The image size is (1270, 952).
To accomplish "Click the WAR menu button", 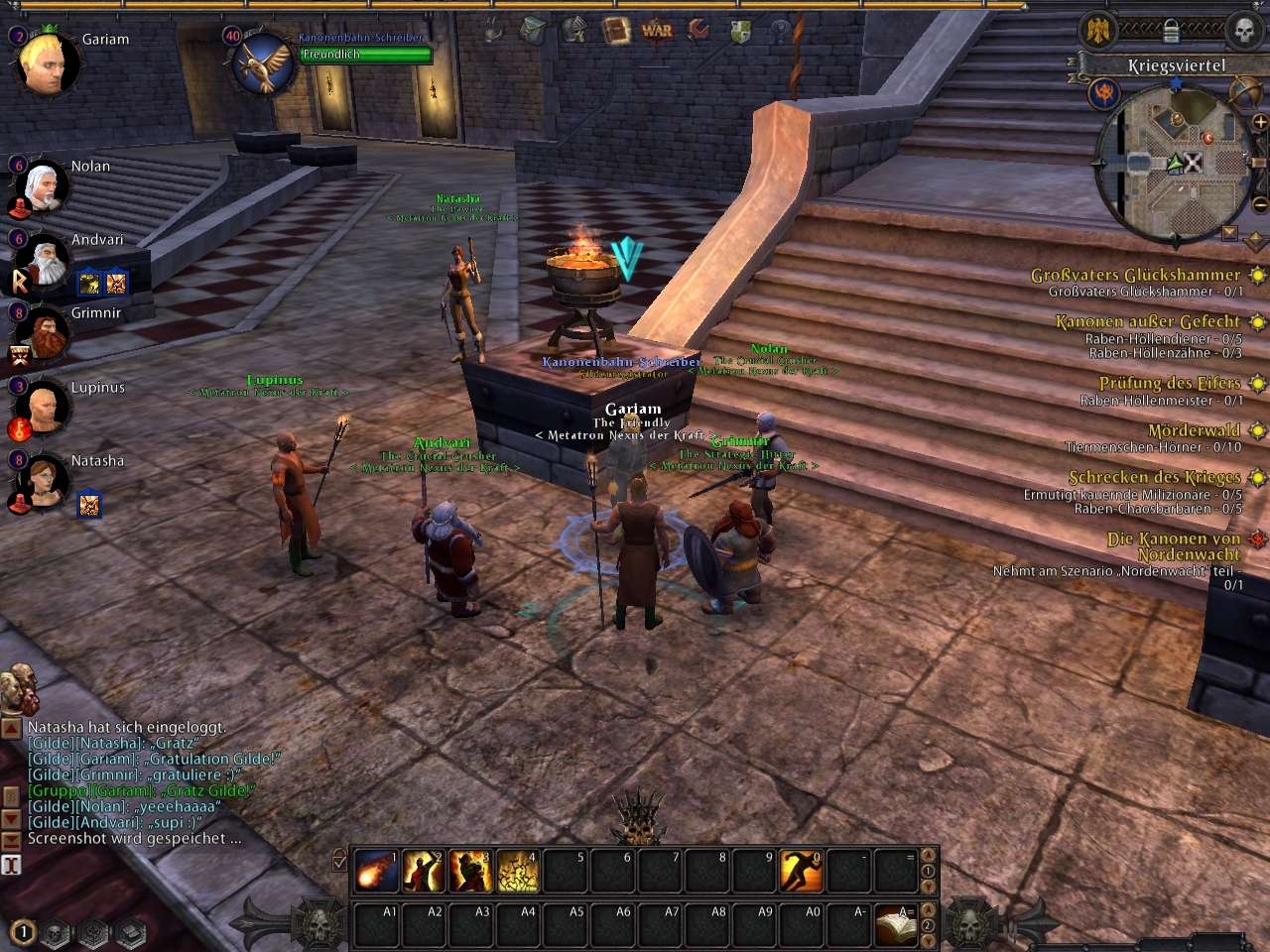I will [x=657, y=31].
